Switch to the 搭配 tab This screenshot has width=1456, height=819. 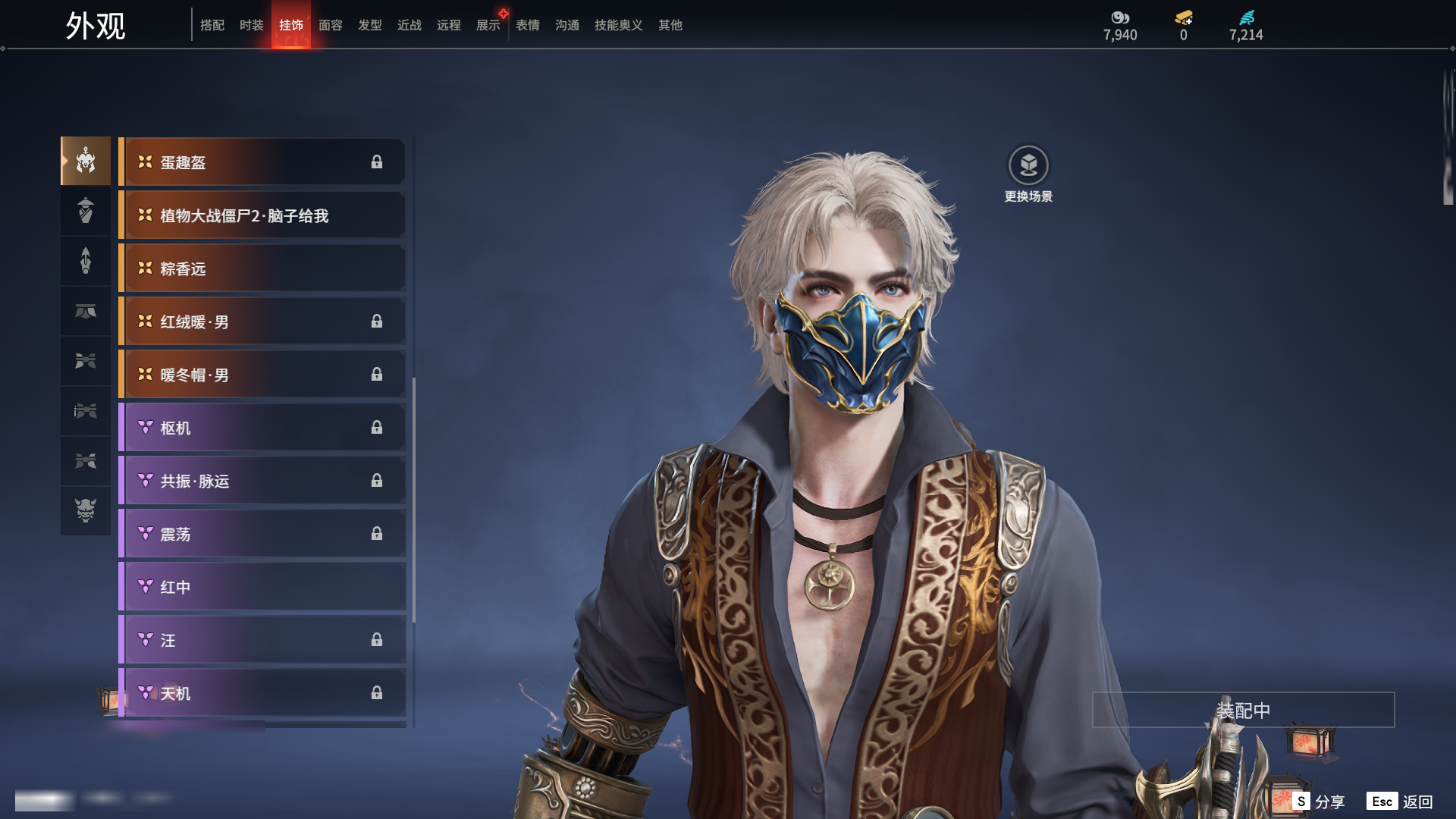tap(212, 25)
